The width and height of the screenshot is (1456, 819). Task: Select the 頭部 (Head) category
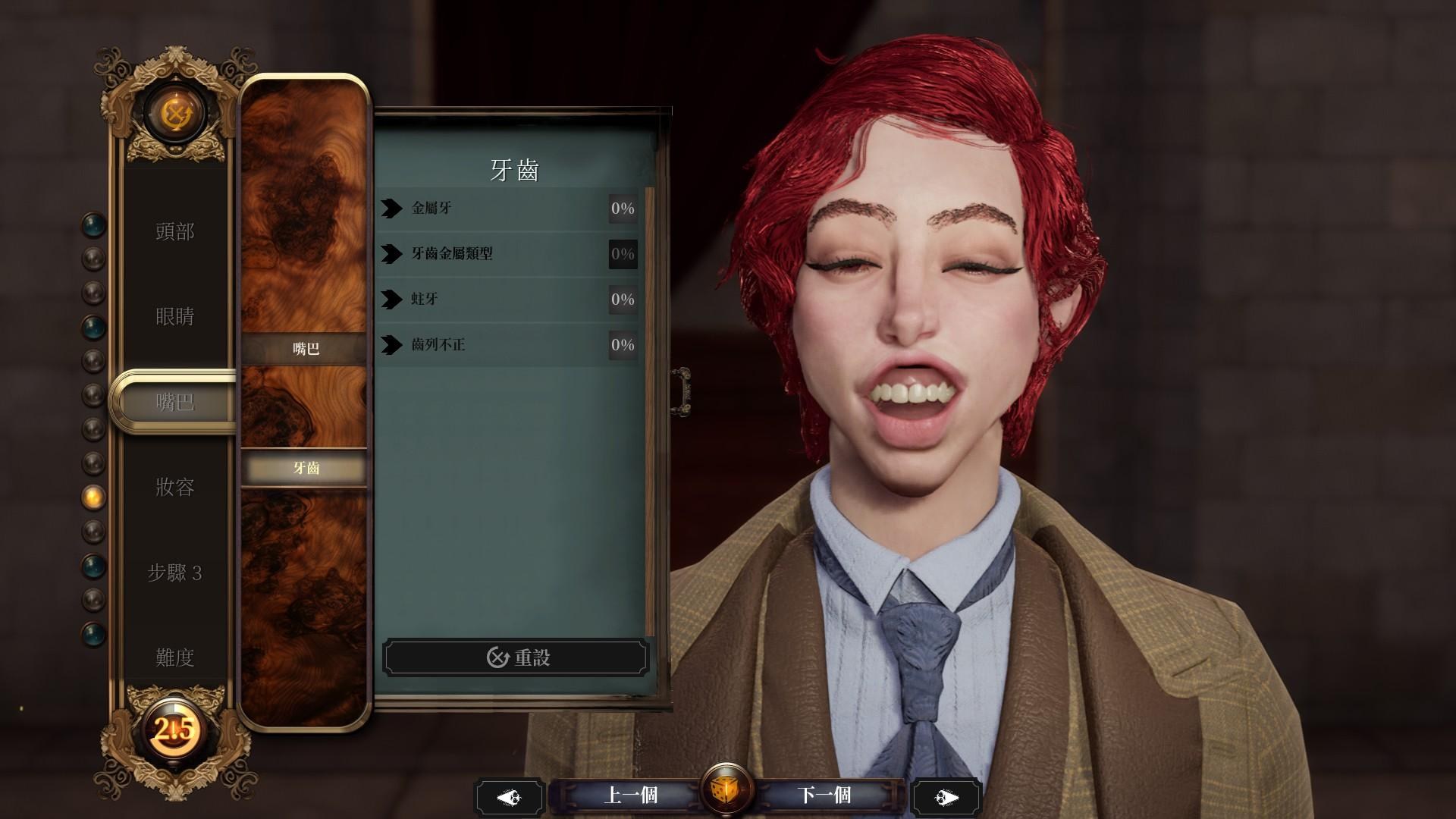click(175, 231)
